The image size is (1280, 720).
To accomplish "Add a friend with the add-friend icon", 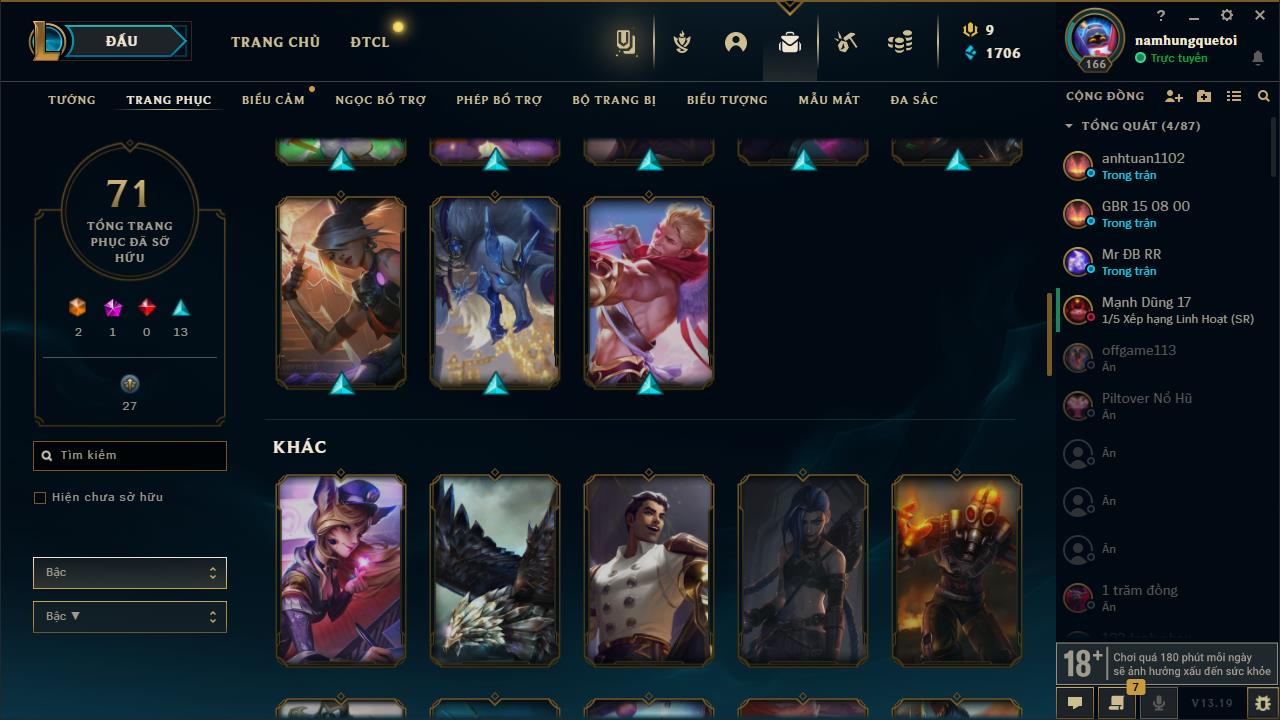I will point(1174,96).
